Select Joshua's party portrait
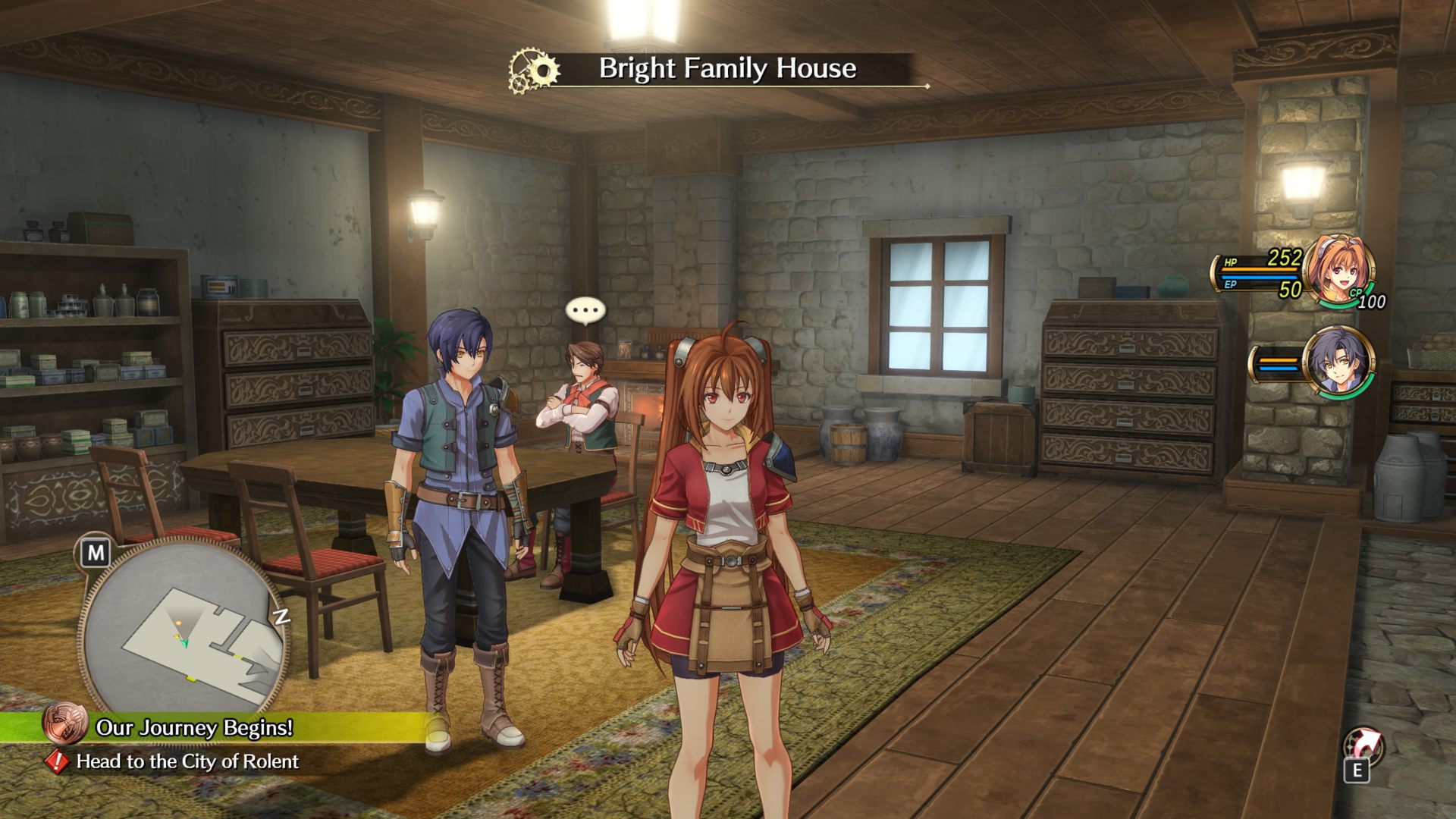1456x819 pixels. click(1338, 362)
